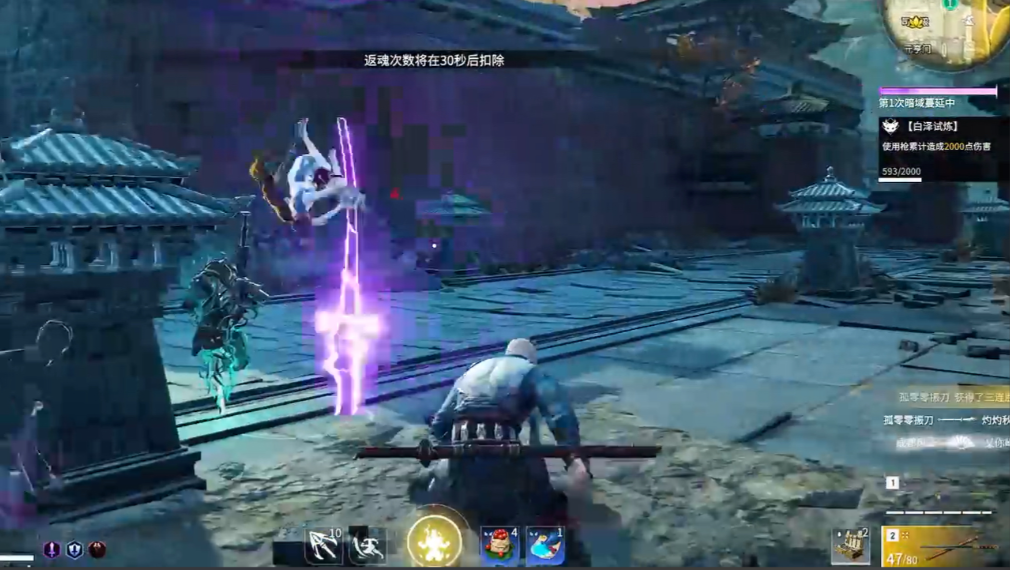Use the red berry healing item
1010x570 pixels.
(x=498, y=546)
